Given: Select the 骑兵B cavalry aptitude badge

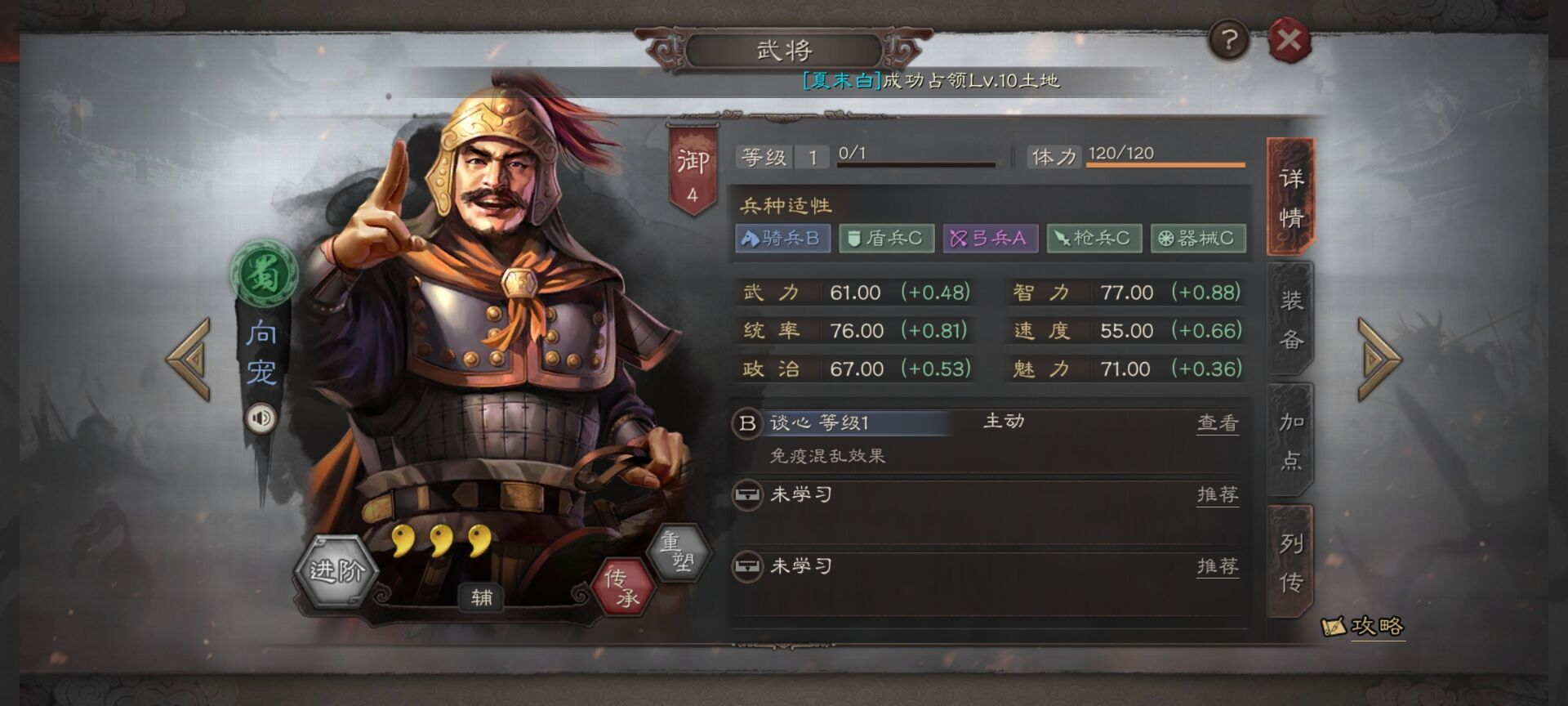Looking at the screenshot, I should 782,239.
